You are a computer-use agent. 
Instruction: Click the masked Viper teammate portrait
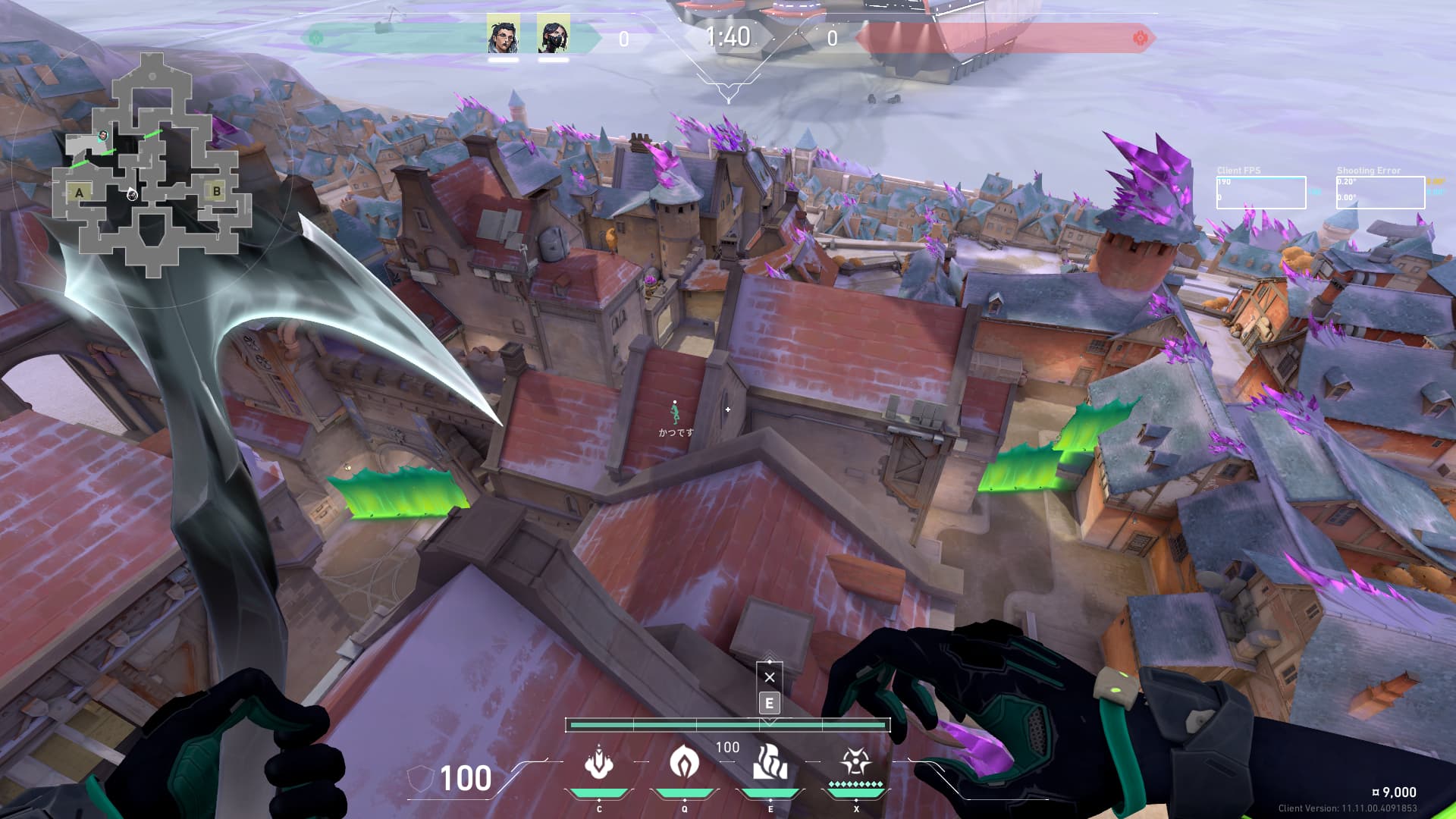click(553, 34)
